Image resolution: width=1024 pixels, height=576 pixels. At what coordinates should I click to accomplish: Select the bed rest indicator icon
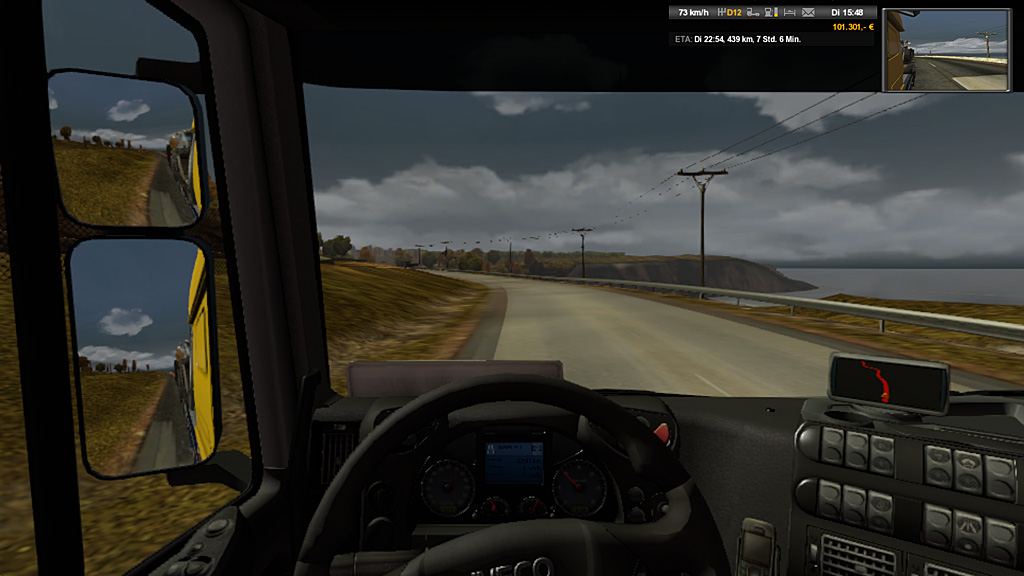click(x=789, y=13)
